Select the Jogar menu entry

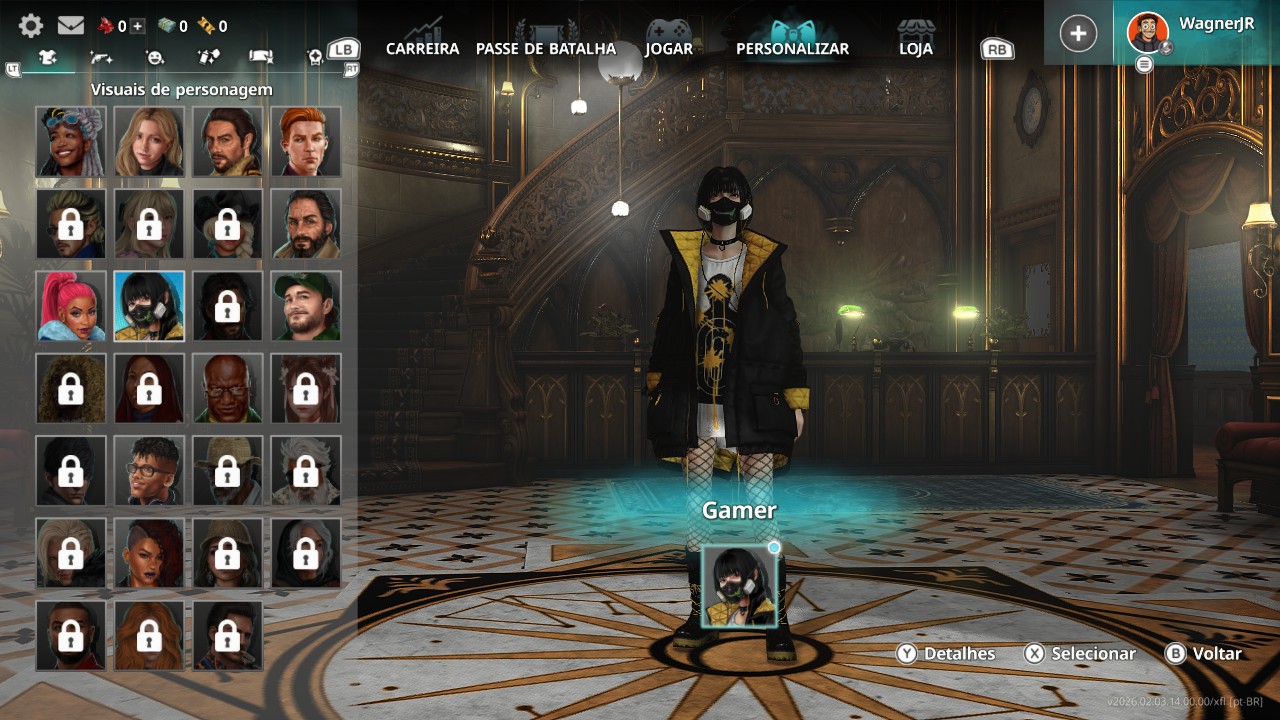click(669, 48)
